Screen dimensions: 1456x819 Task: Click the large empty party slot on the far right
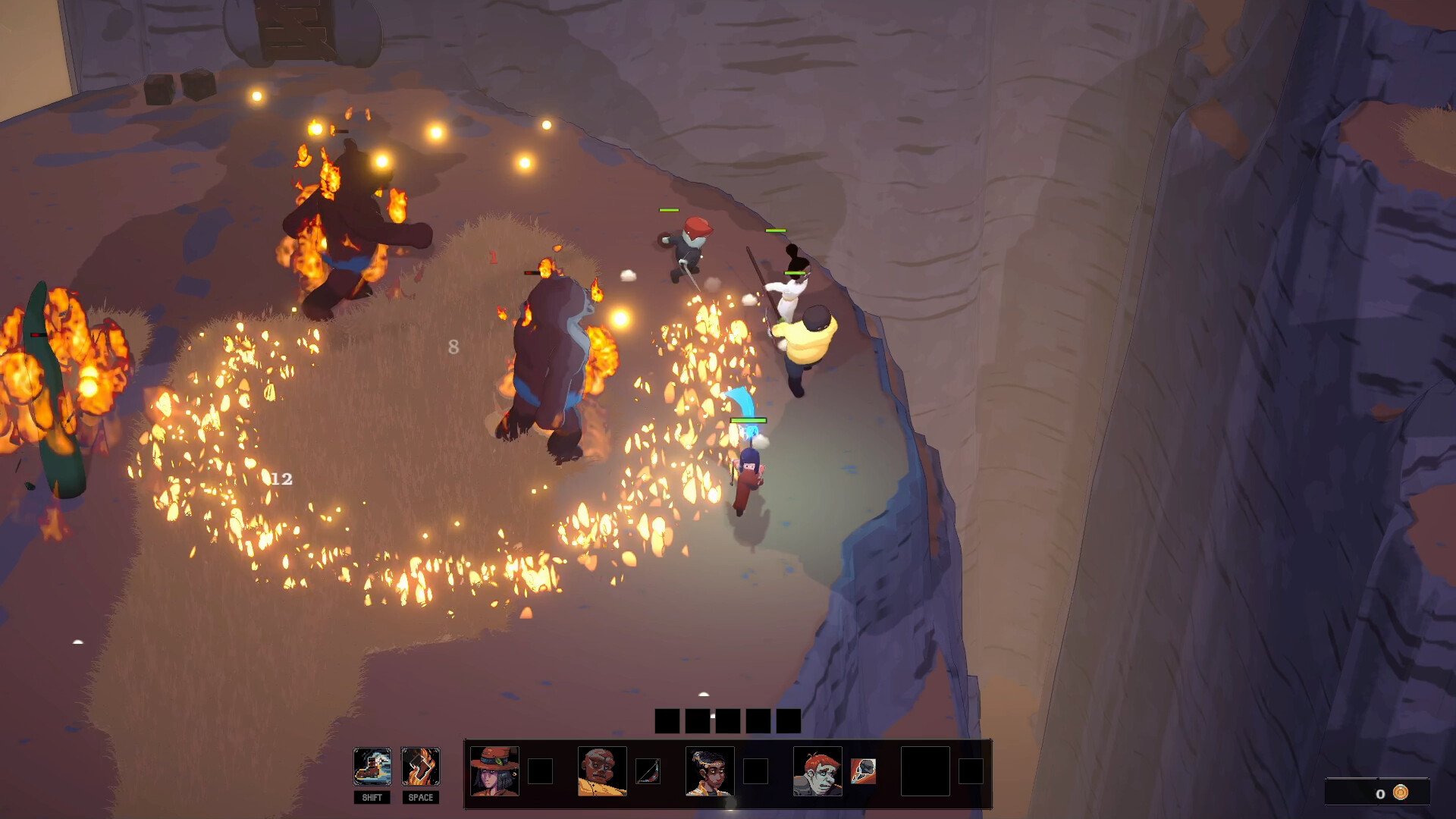924,770
